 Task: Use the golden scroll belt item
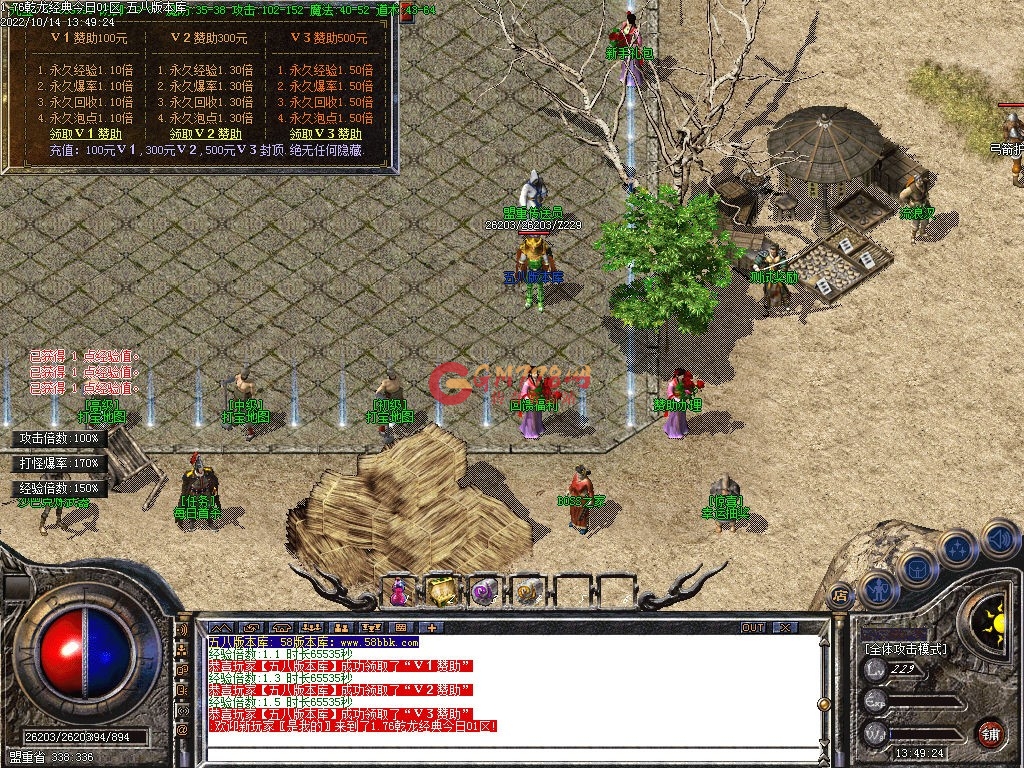[526, 593]
